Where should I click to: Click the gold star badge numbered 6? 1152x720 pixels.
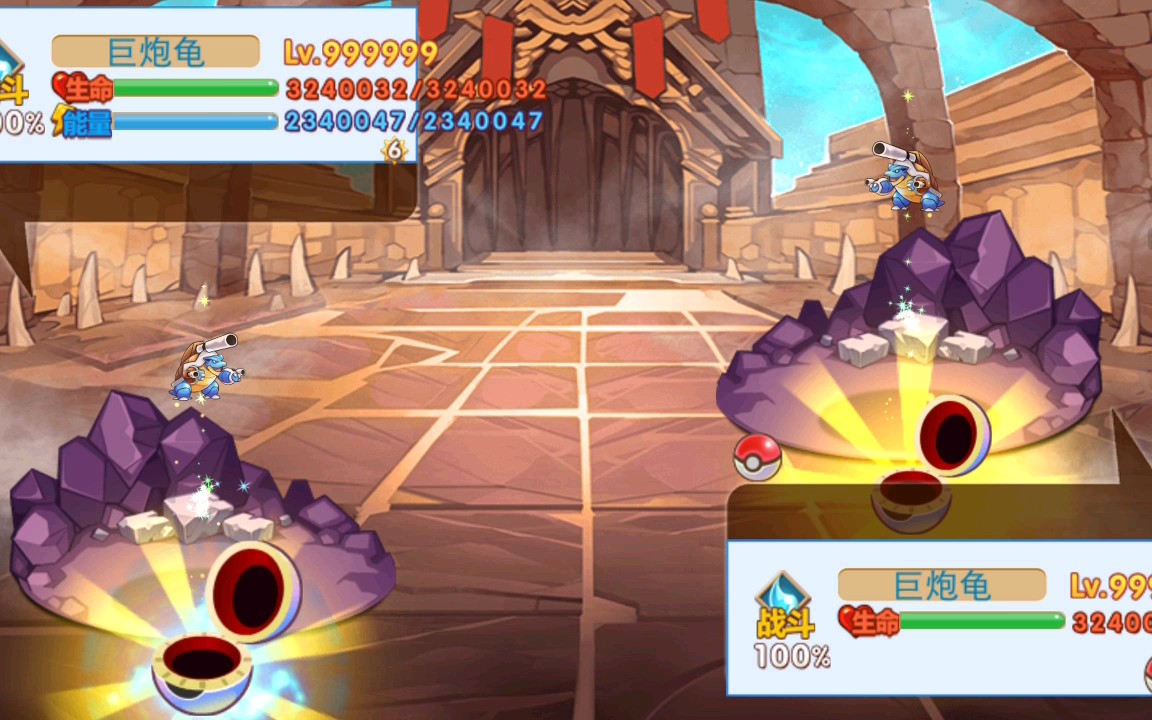pos(395,150)
